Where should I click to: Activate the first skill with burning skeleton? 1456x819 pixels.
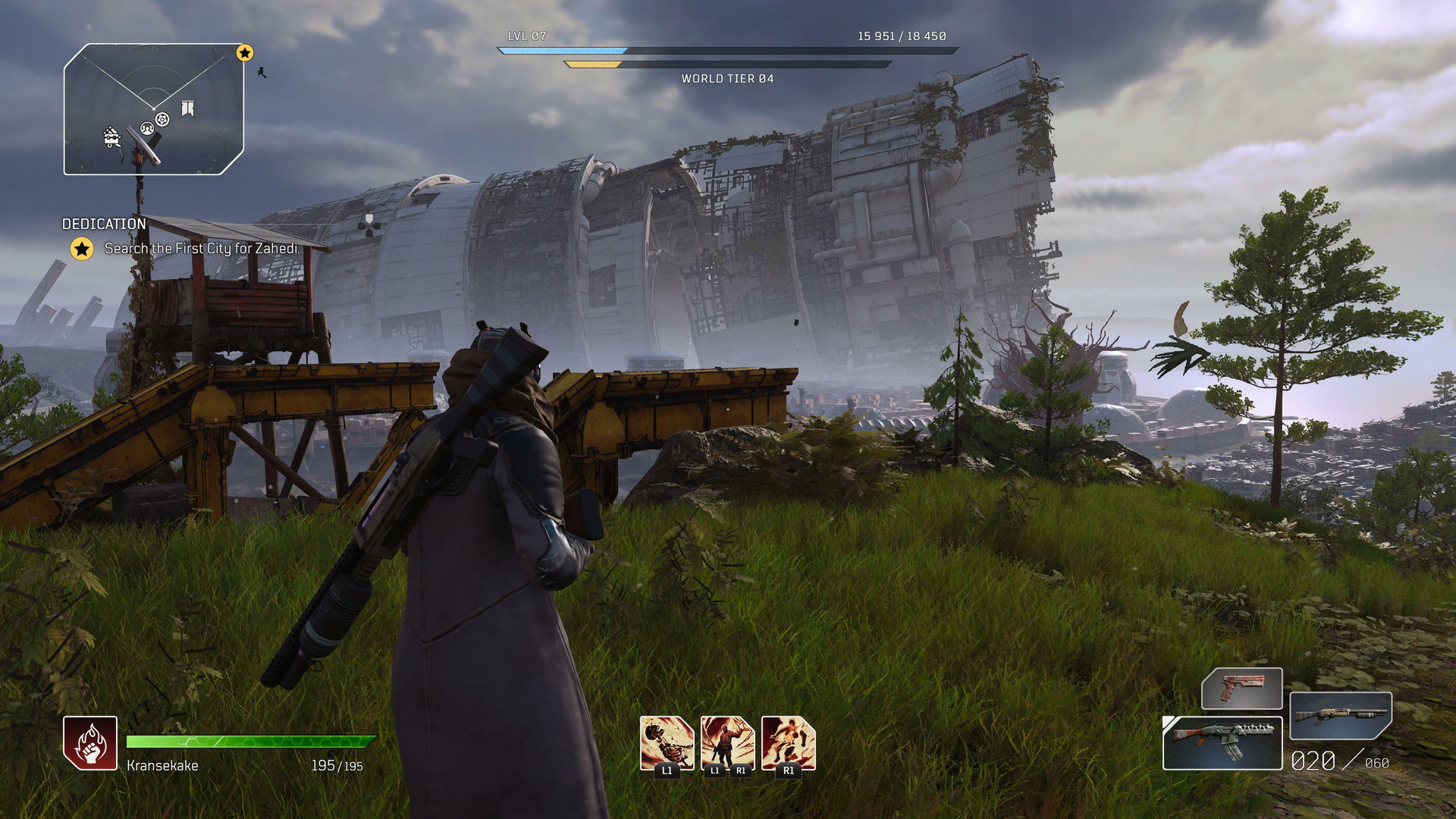point(667,743)
